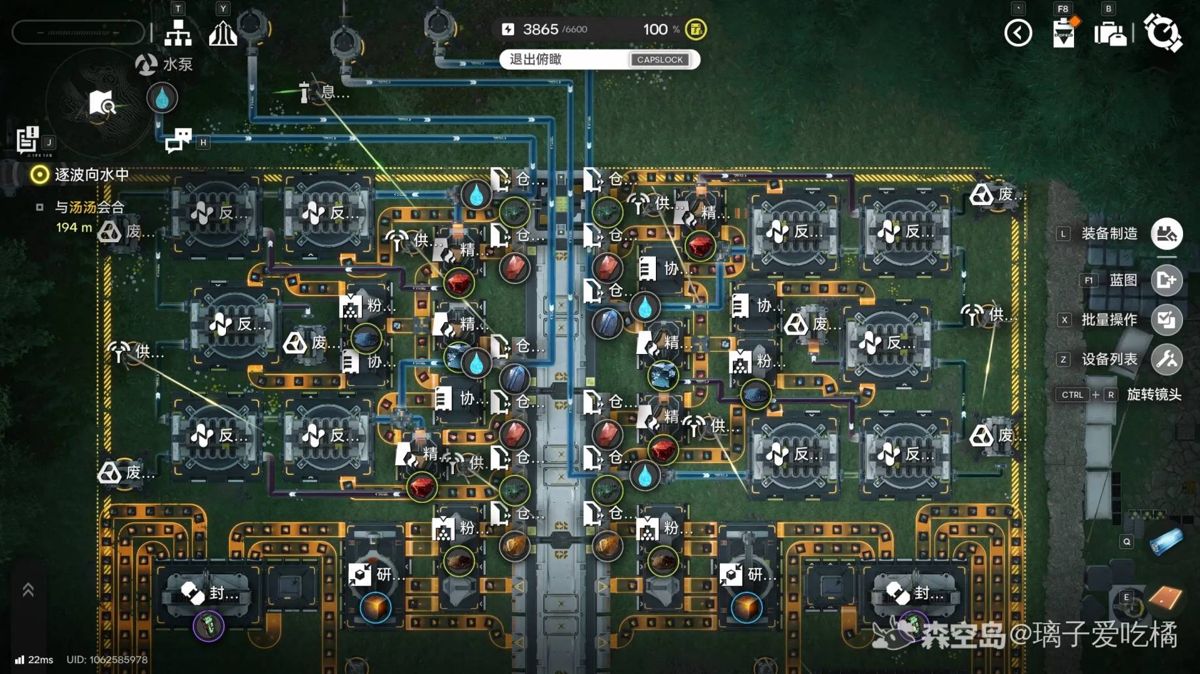
Task: Open the mission log document icon
Action: [x=27, y=139]
